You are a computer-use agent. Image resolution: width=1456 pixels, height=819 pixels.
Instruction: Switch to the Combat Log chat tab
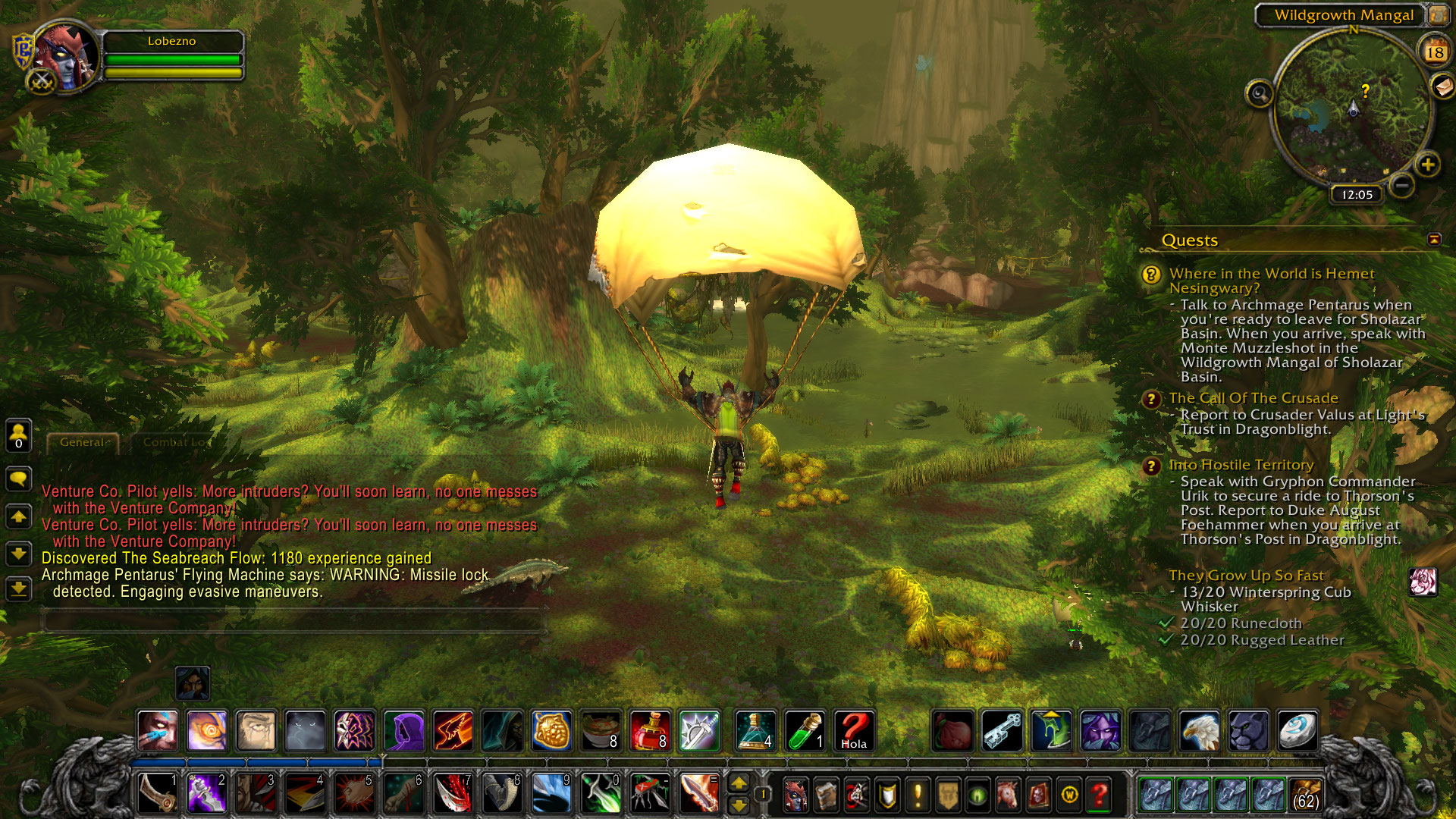(174, 442)
